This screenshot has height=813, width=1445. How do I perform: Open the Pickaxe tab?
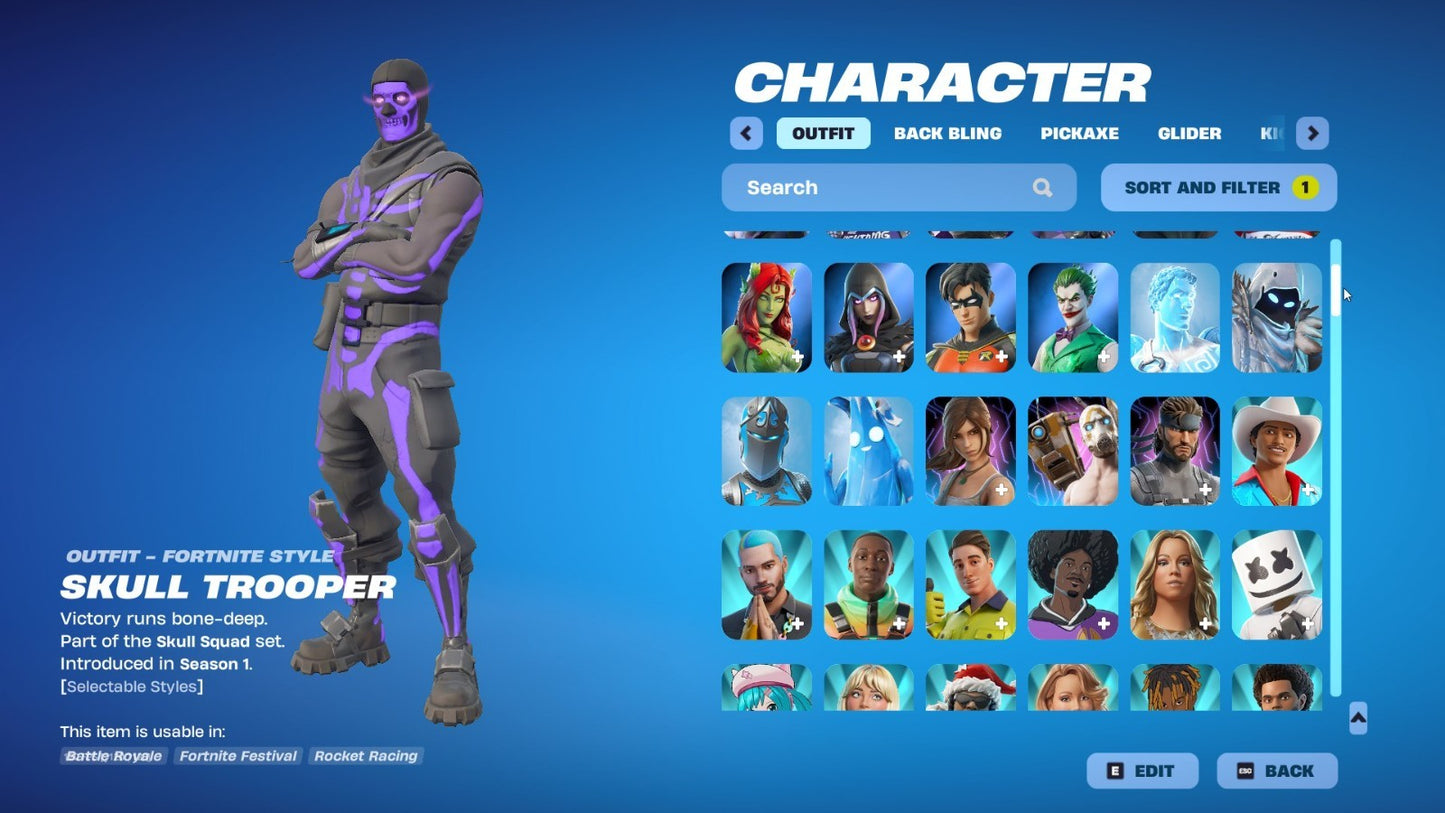pos(1080,133)
